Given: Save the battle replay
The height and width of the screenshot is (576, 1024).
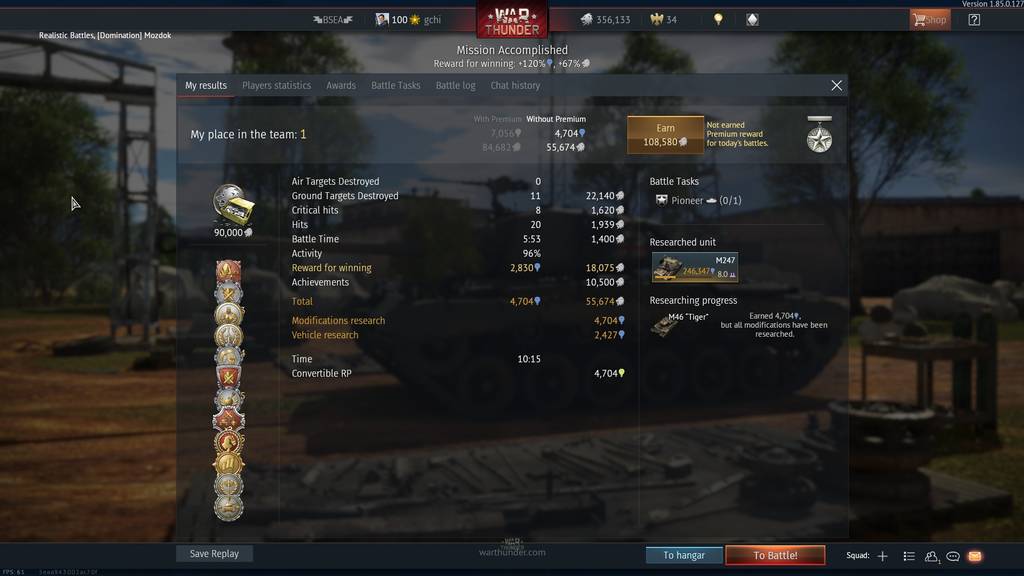Looking at the screenshot, I should click(x=214, y=554).
